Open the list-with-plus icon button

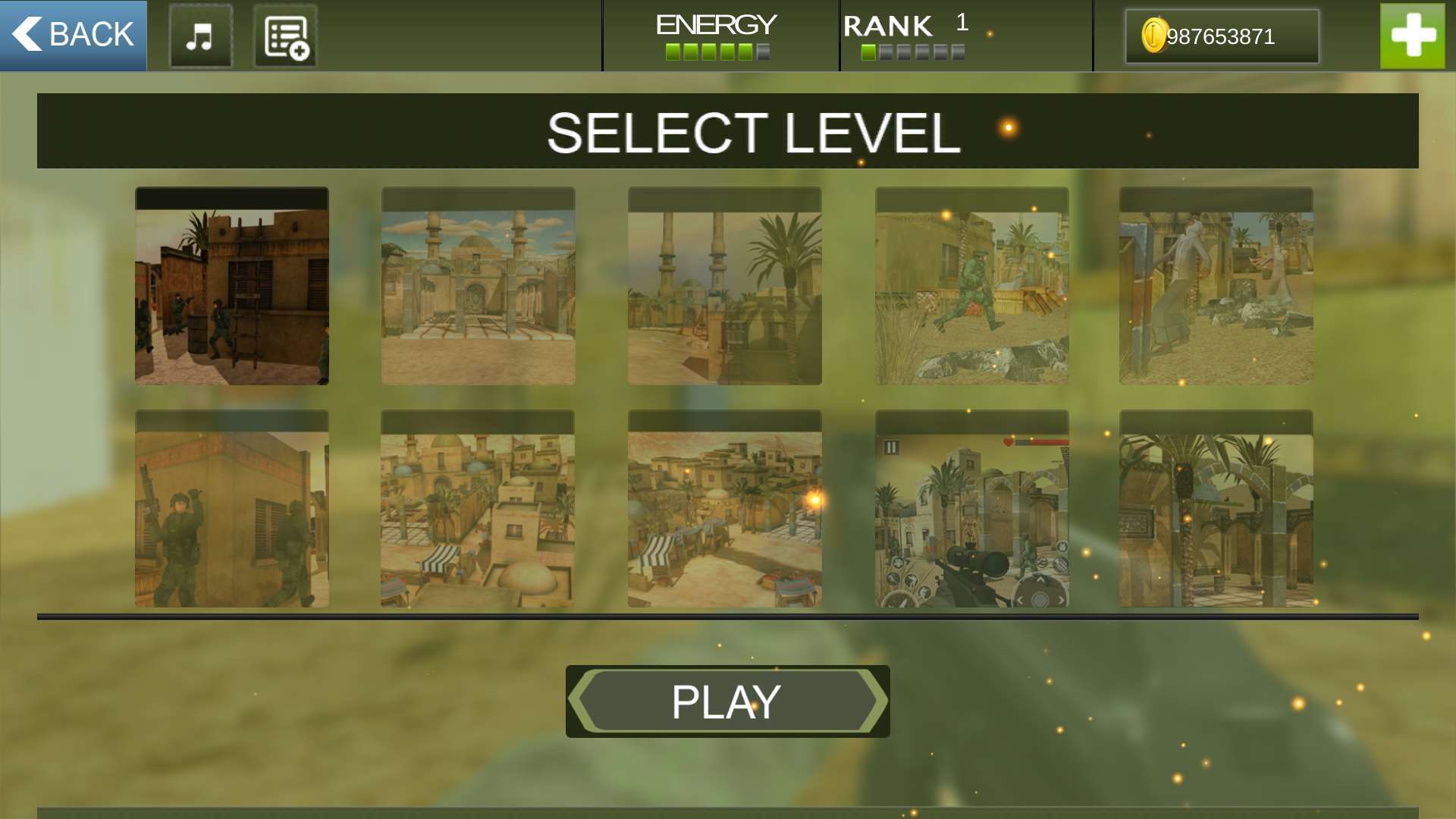coord(285,36)
